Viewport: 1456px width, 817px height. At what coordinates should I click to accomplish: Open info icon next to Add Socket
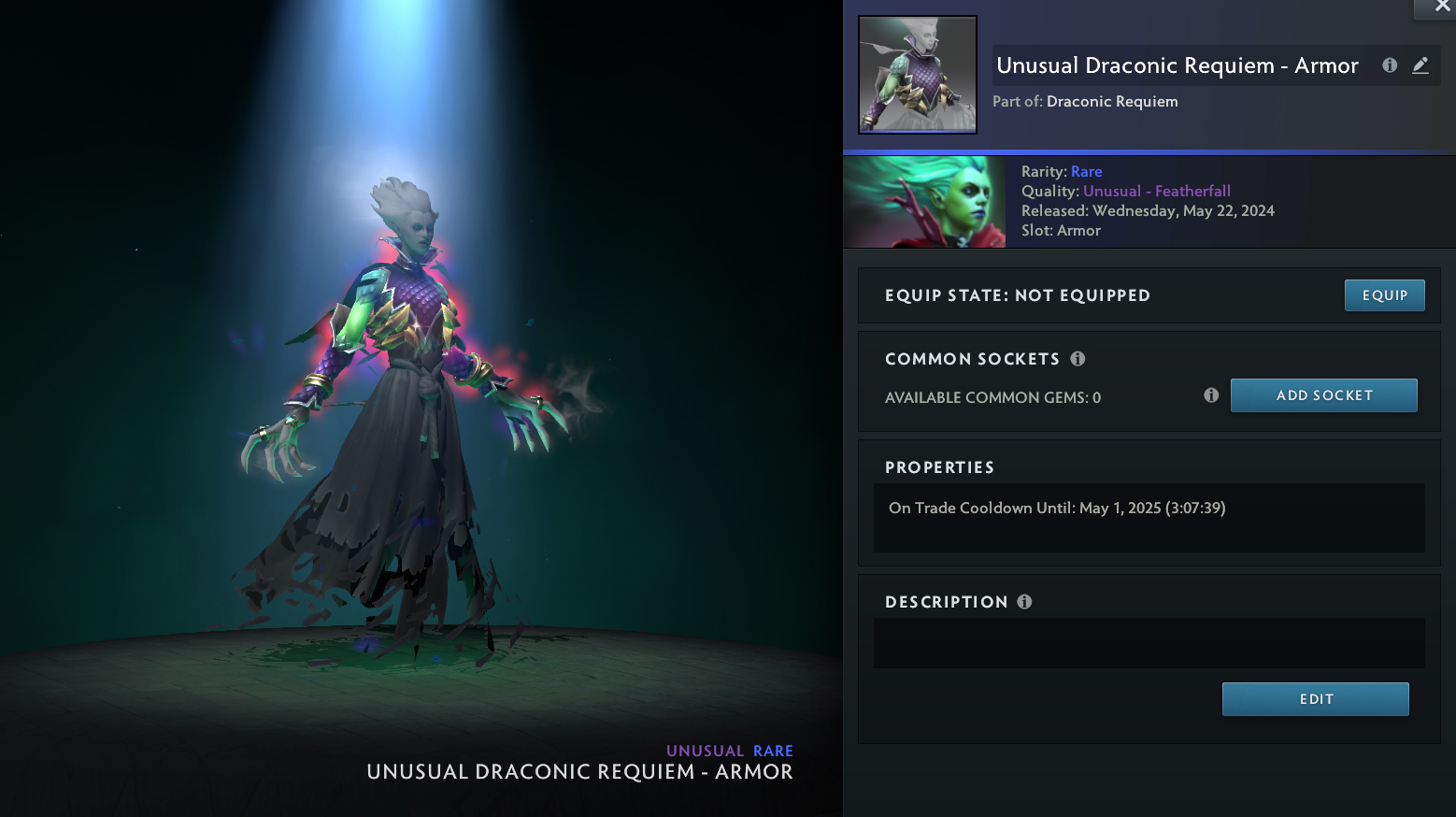(1211, 395)
